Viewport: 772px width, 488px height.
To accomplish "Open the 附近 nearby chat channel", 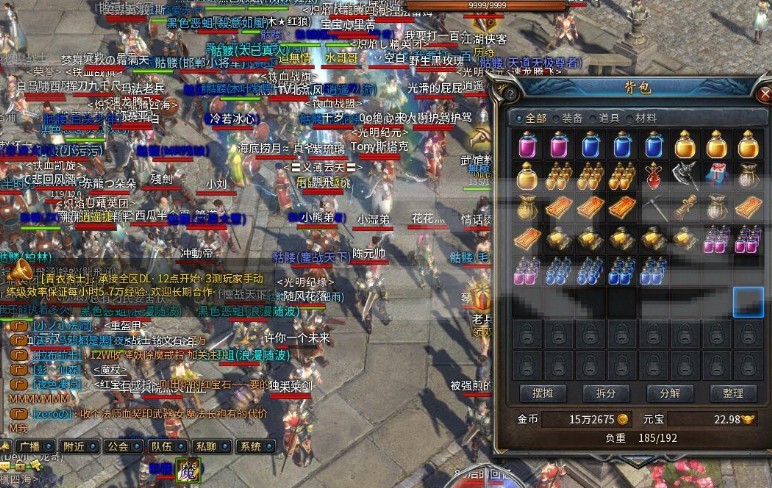I will coord(74,446).
